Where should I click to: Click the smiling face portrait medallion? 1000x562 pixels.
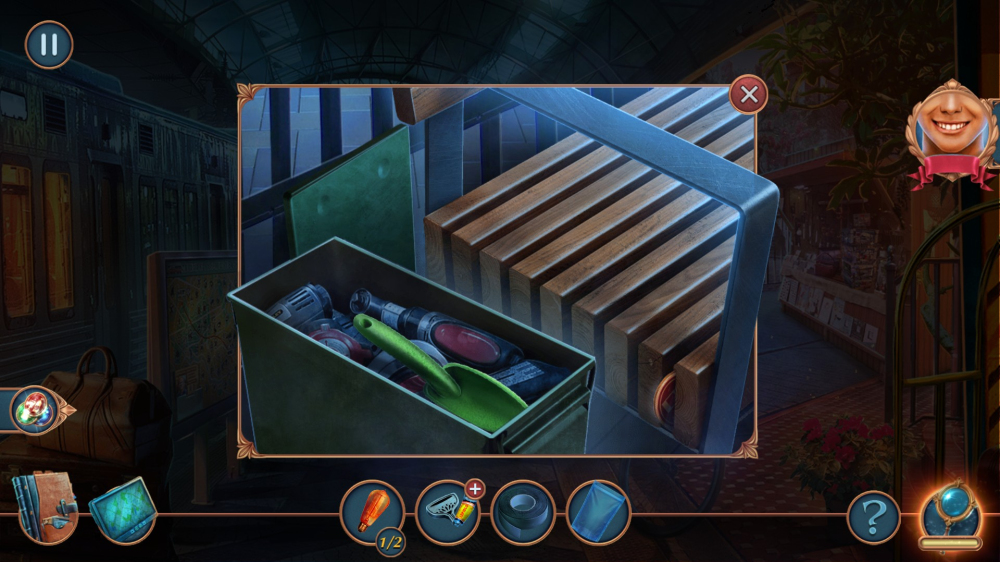[x=952, y=130]
